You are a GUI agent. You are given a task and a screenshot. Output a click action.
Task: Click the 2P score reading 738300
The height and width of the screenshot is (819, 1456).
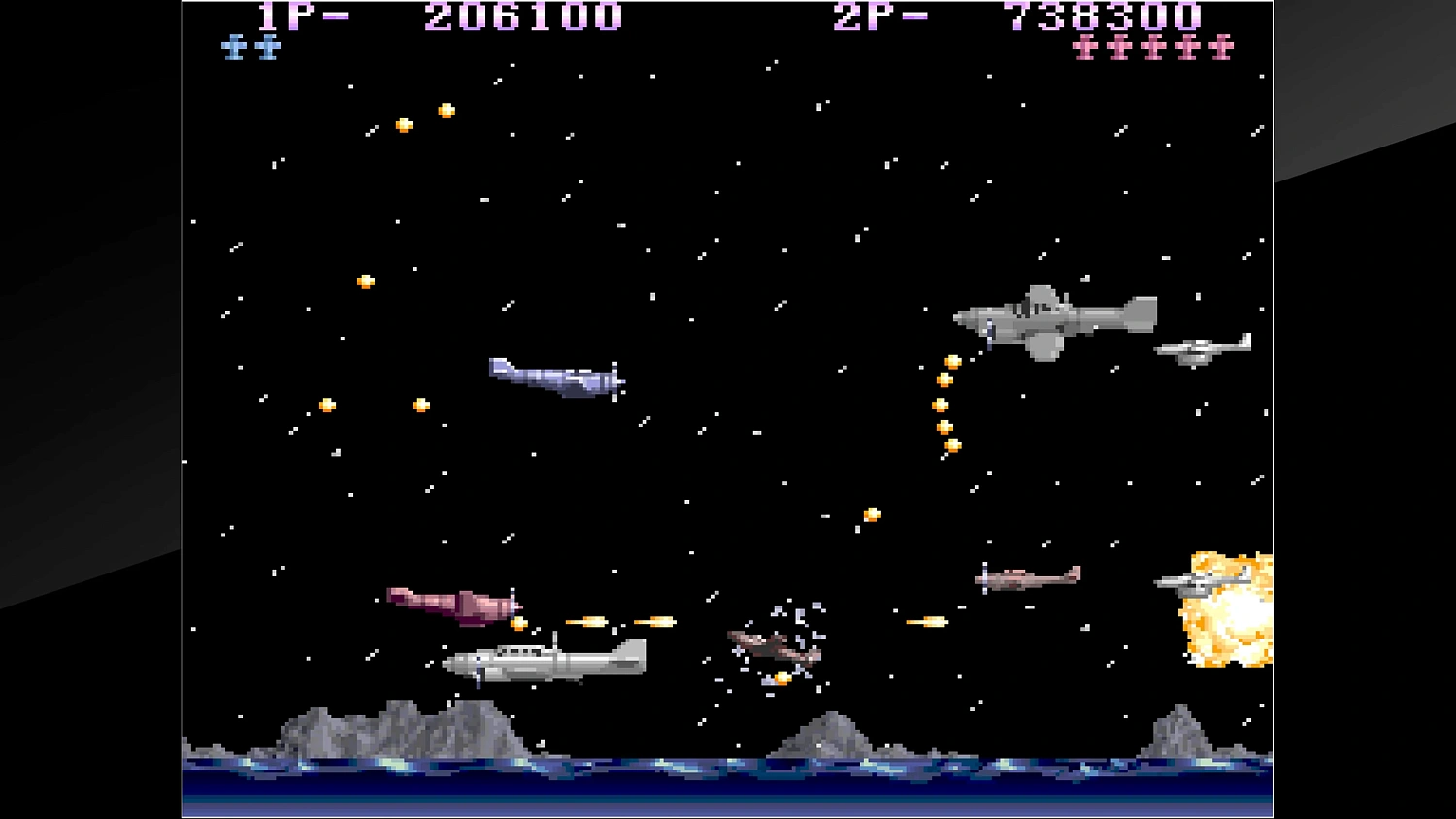pos(1102,17)
